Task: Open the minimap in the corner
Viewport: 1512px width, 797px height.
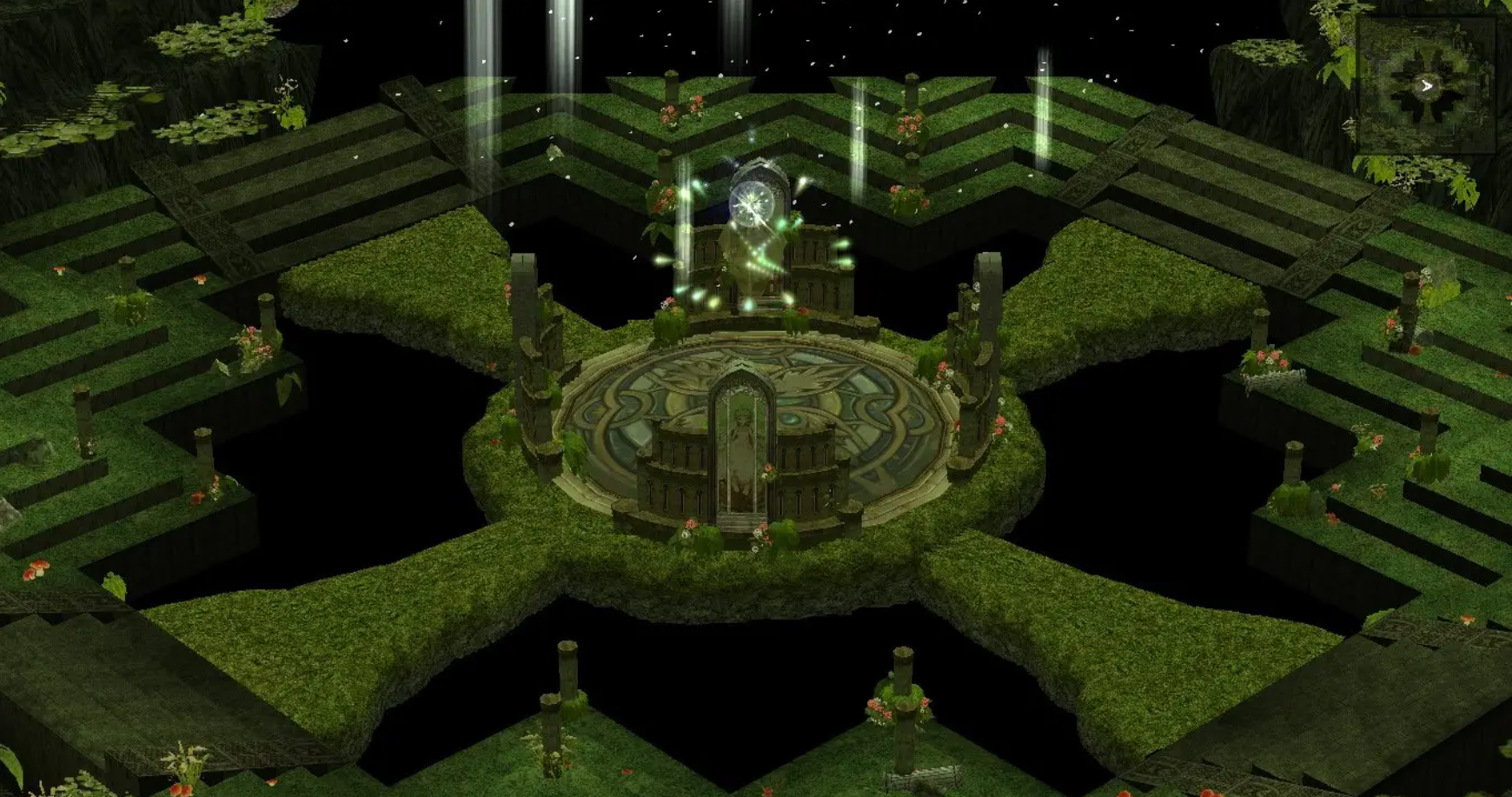Action: click(x=1426, y=85)
